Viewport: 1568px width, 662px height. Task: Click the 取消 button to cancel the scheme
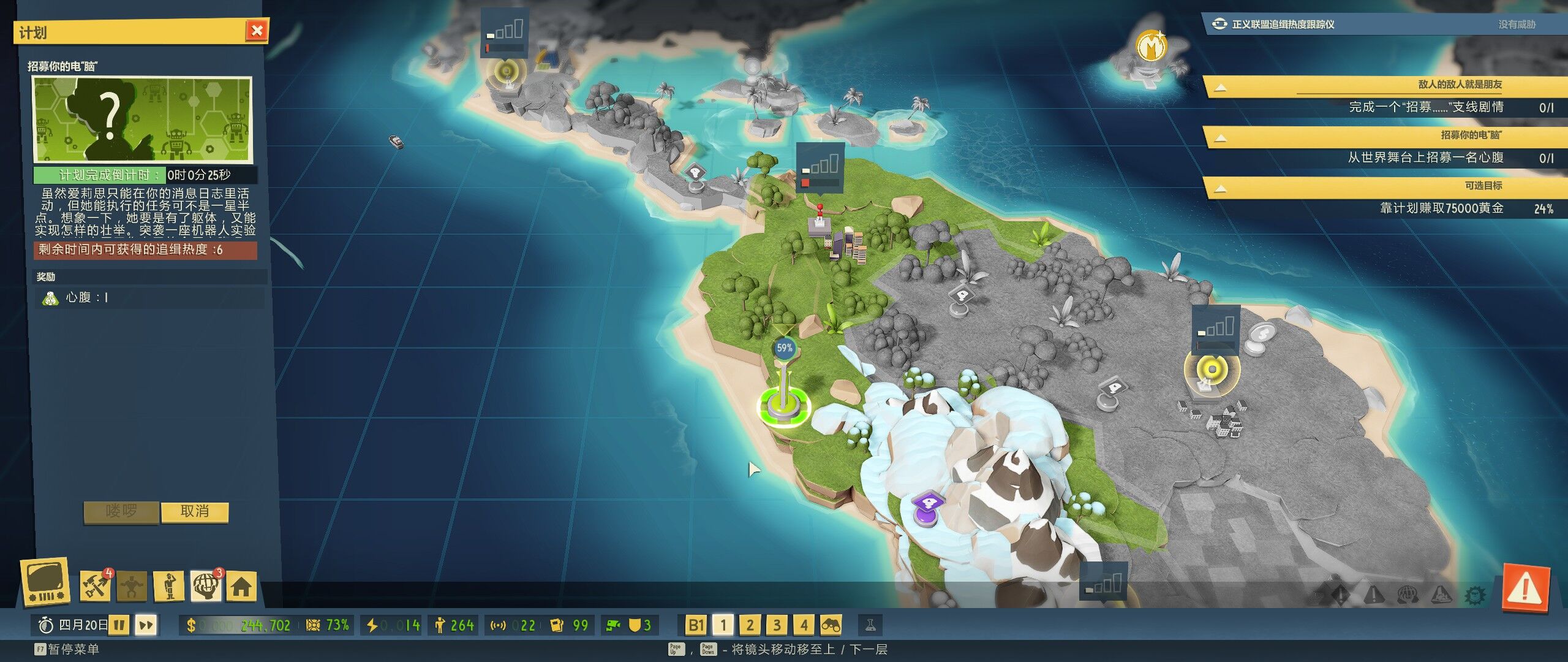[195, 512]
